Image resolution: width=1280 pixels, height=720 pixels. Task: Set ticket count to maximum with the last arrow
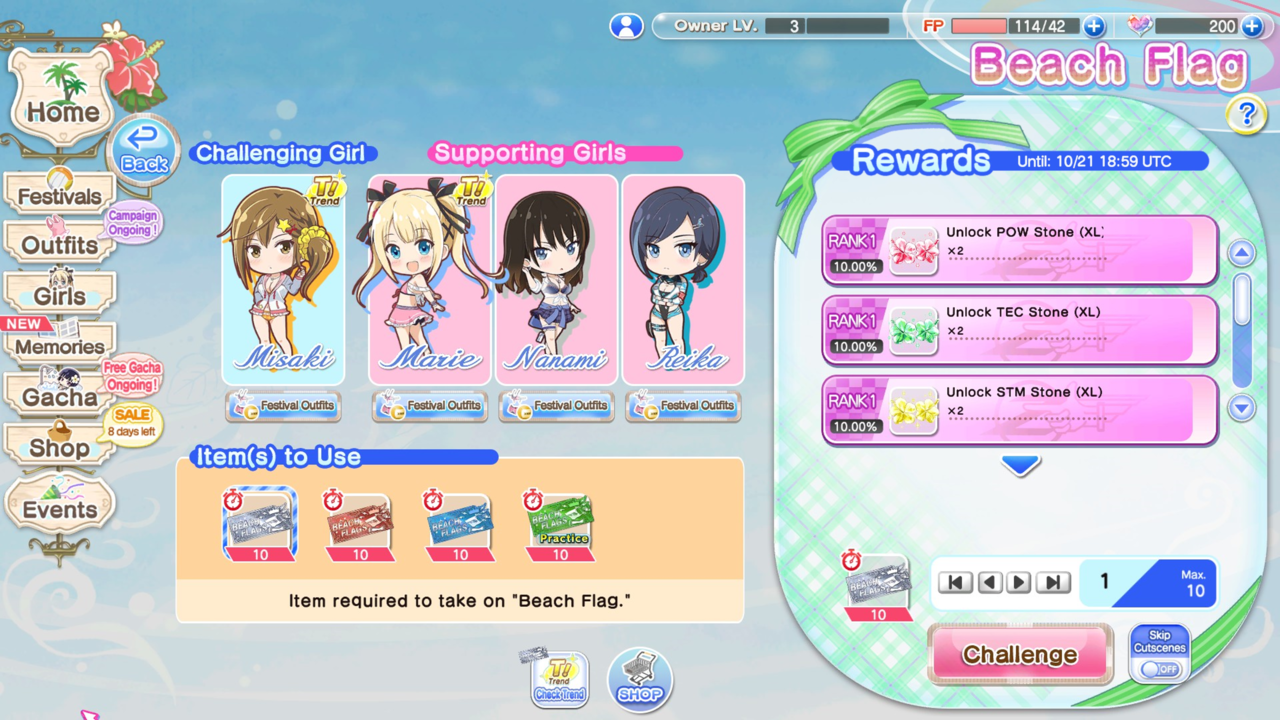click(1053, 583)
